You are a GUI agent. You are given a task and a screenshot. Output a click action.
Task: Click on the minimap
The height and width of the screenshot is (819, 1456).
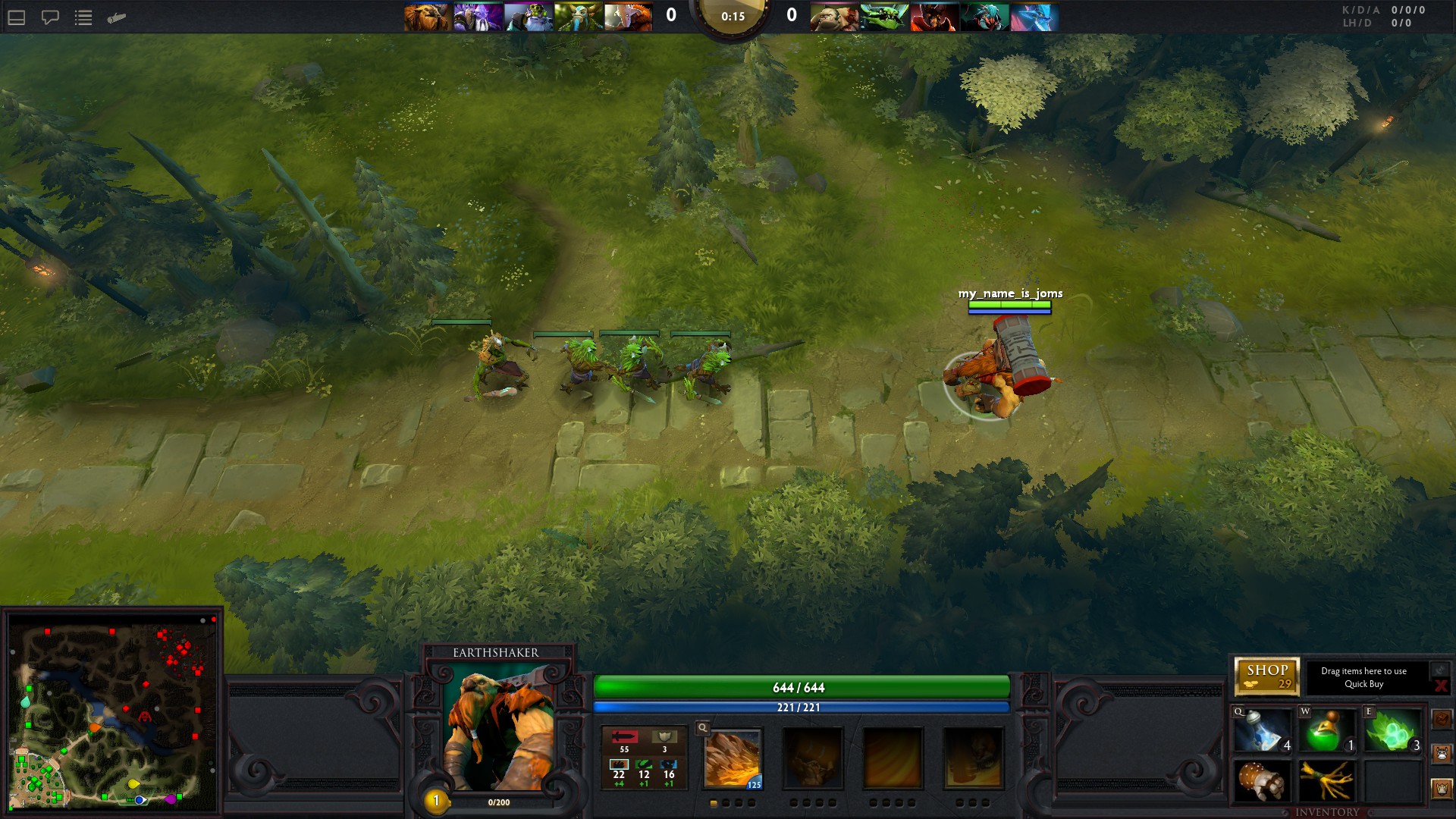112,713
